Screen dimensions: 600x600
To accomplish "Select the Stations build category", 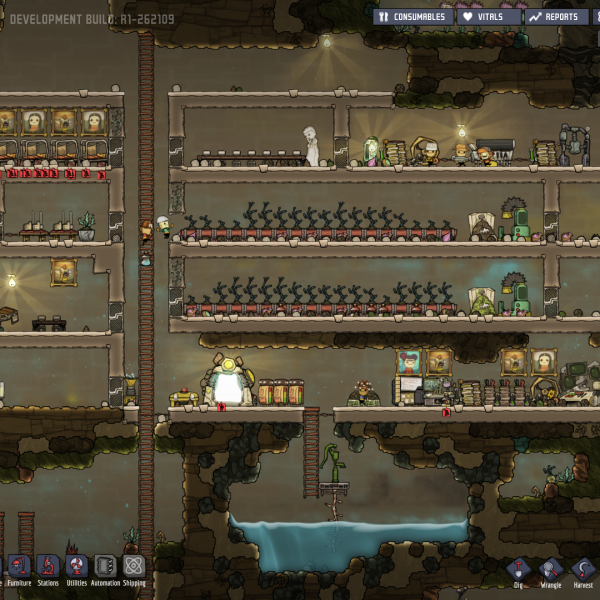I will coord(48,568).
